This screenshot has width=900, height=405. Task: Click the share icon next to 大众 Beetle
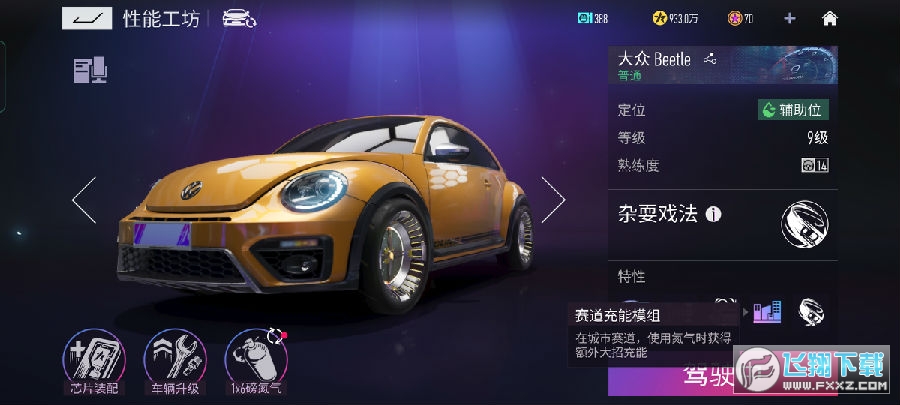[711, 59]
